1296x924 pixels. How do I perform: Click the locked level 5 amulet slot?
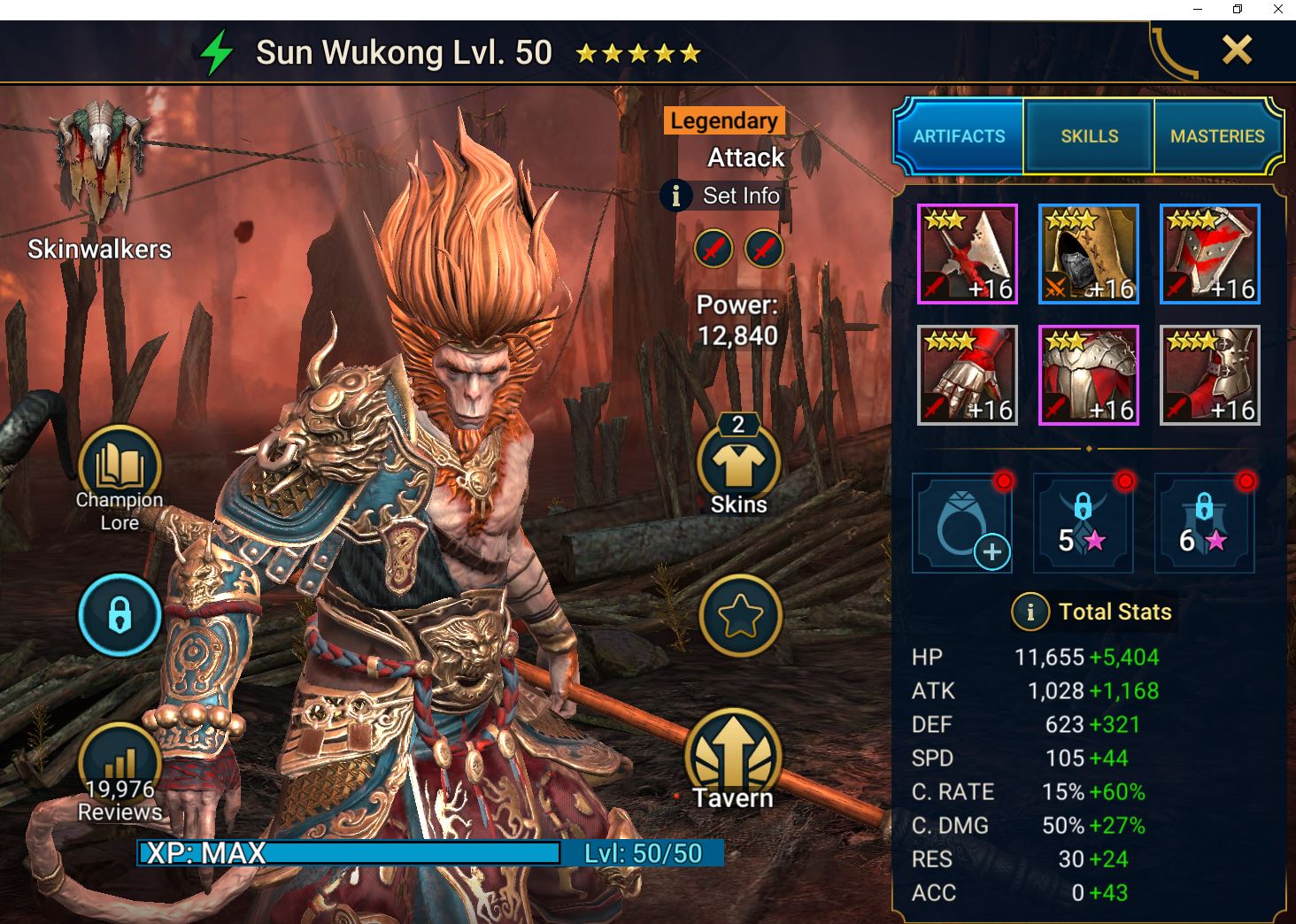[x=1083, y=522]
